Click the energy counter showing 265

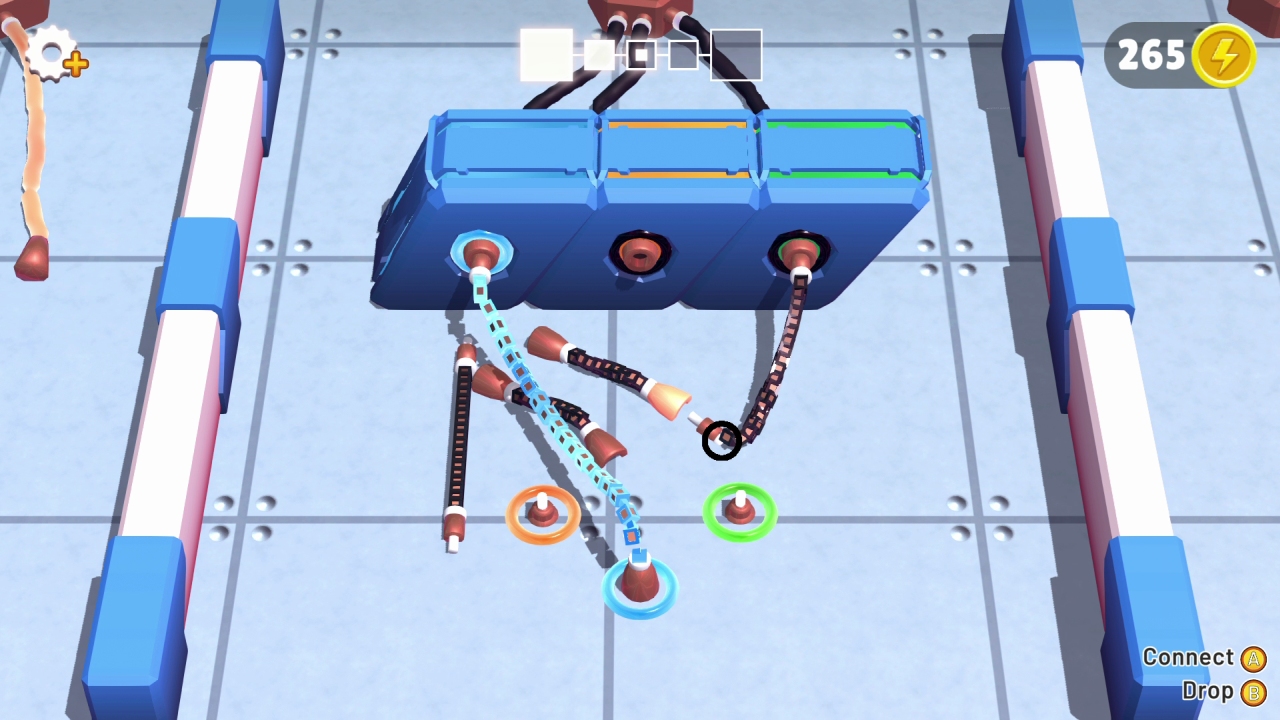tap(1152, 56)
